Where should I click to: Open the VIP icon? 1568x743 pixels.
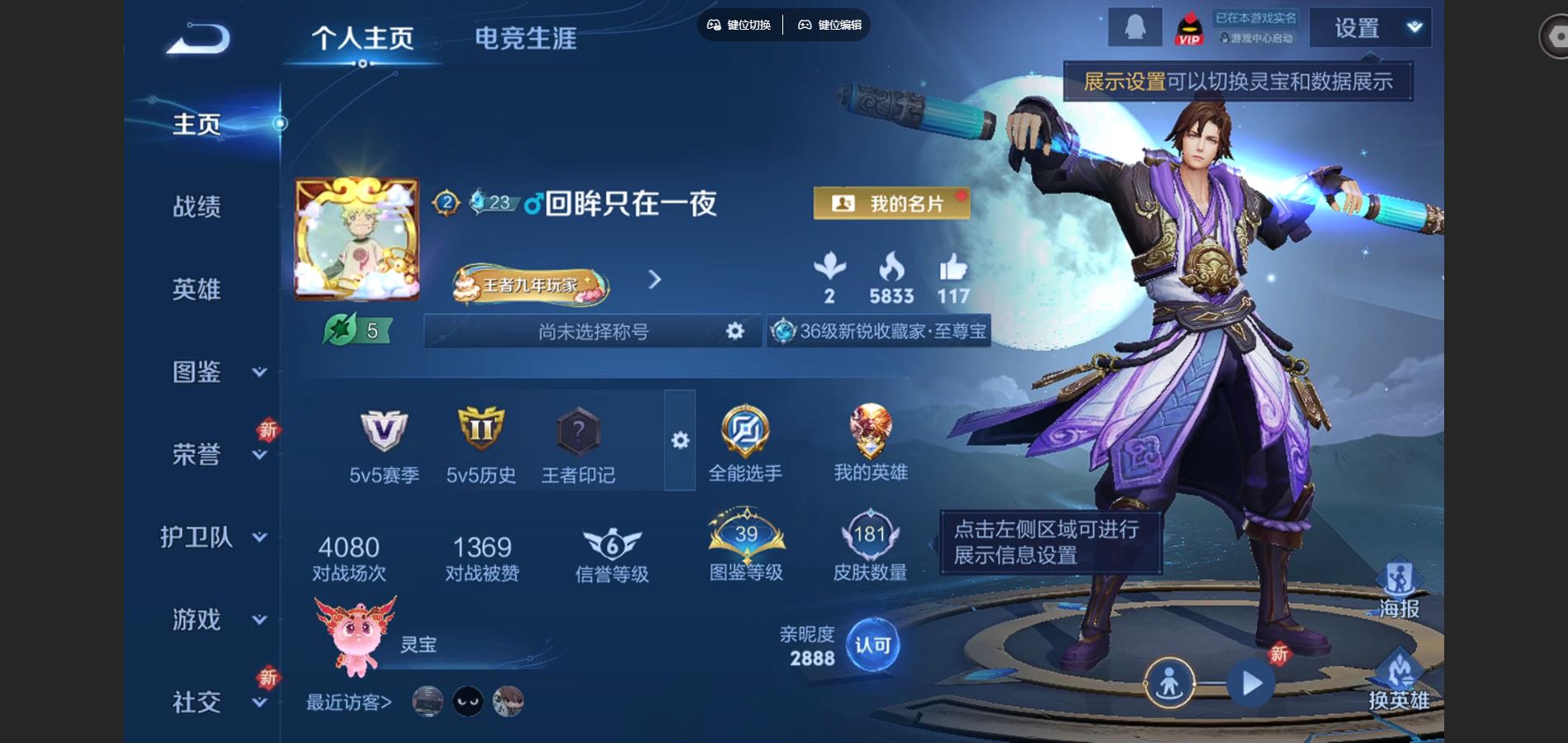click(x=1188, y=31)
